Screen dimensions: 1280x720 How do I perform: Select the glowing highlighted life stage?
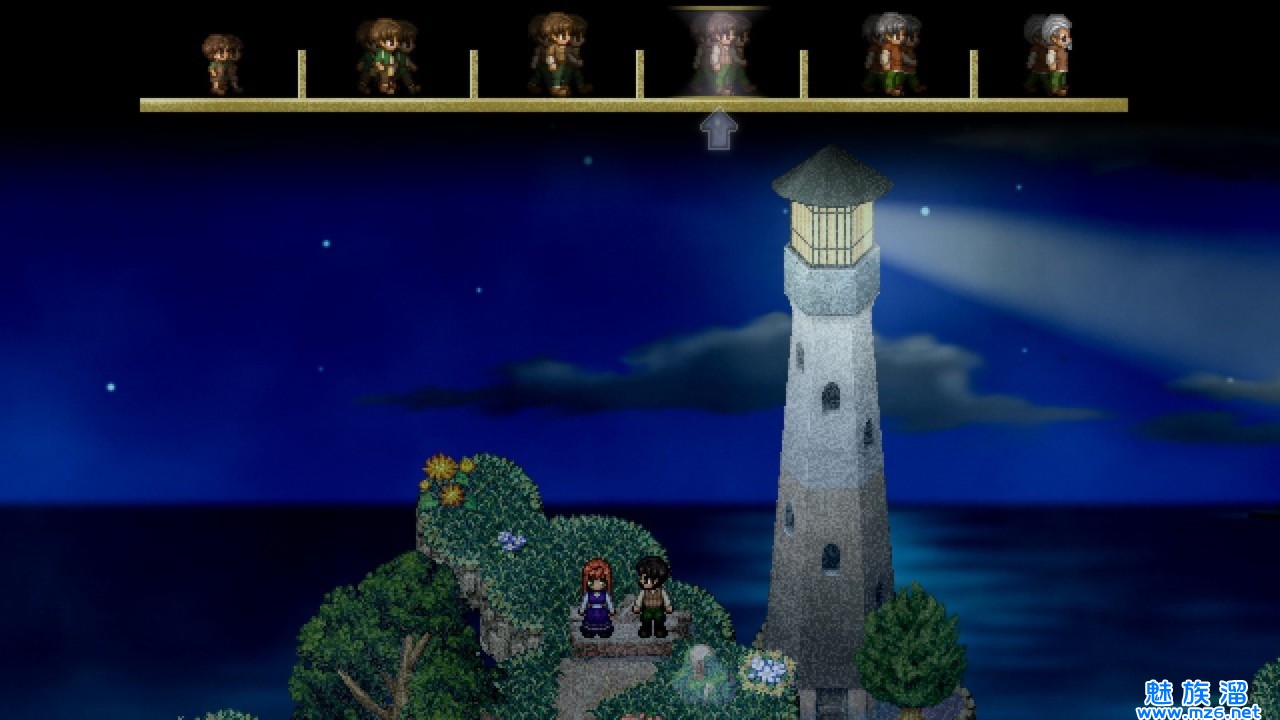(x=720, y=54)
